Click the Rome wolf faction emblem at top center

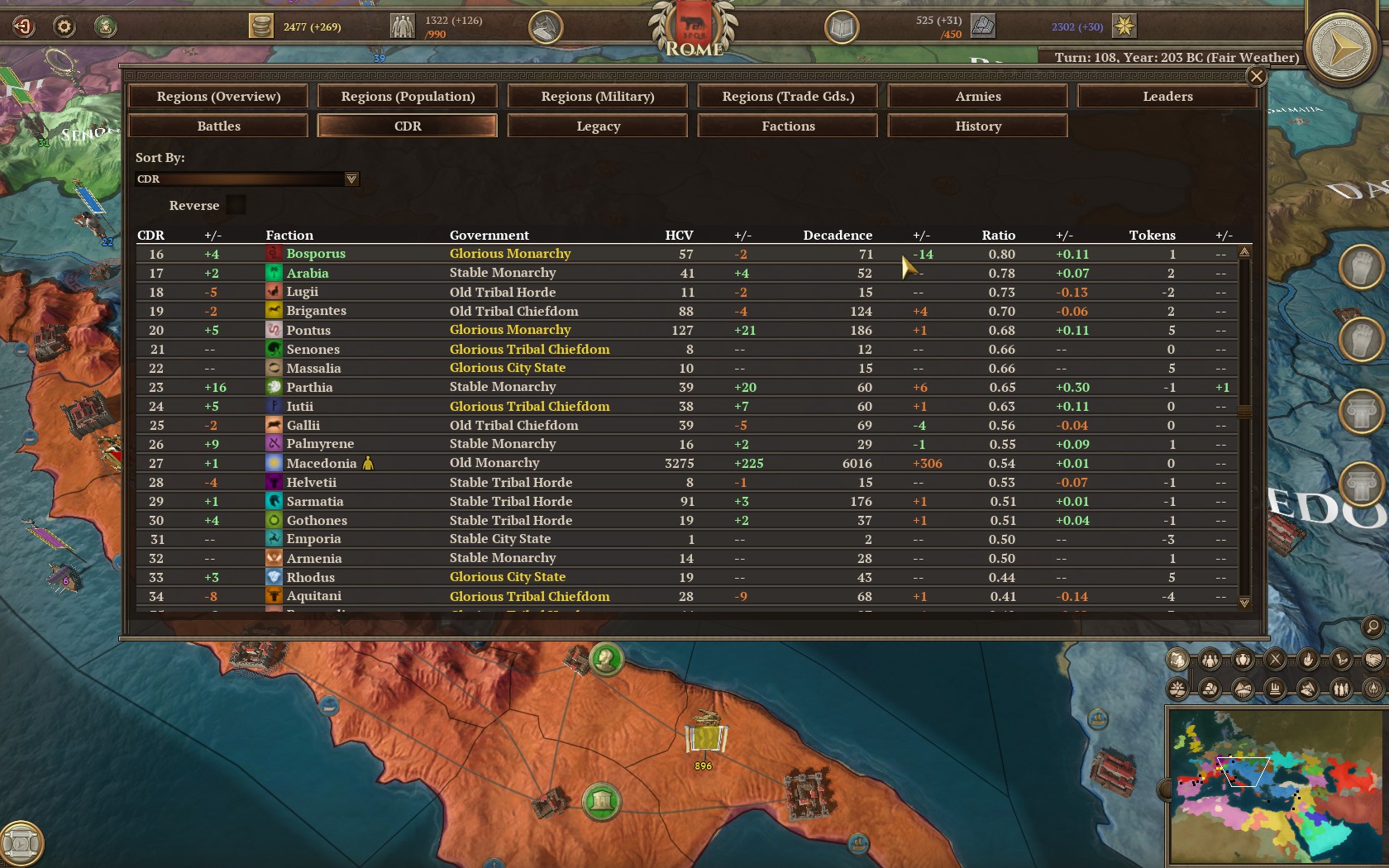(694, 31)
